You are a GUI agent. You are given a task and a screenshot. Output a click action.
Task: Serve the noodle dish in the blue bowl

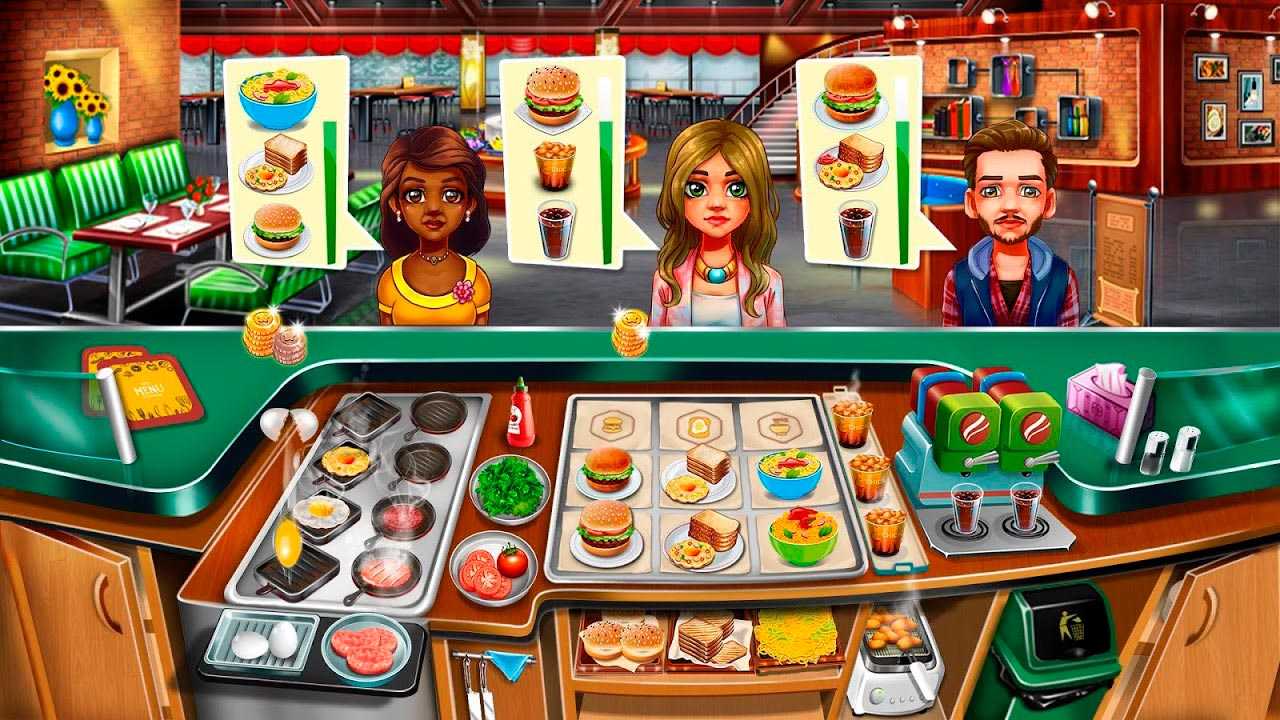(788, 473)
